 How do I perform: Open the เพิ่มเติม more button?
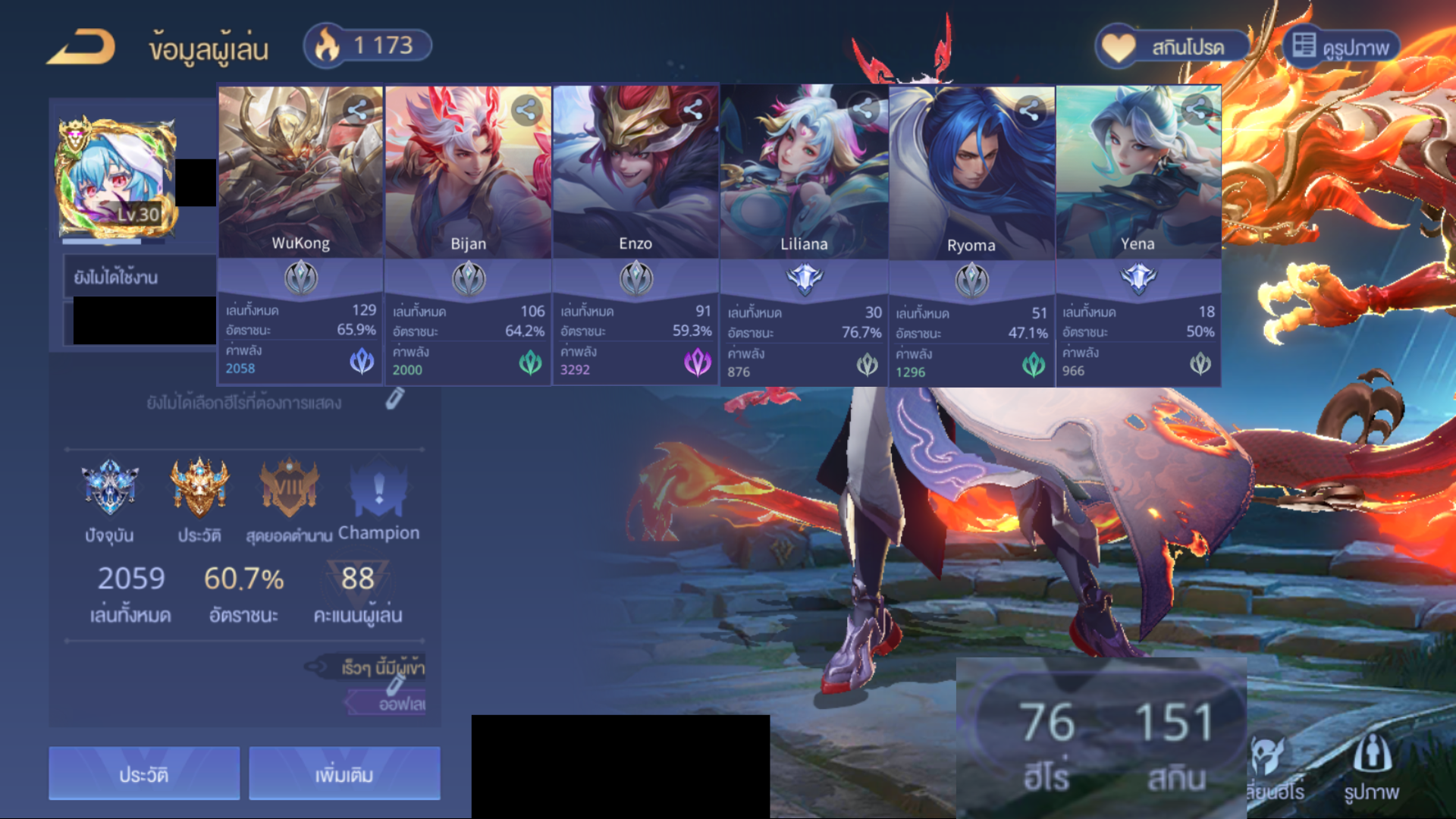[344, 774]
